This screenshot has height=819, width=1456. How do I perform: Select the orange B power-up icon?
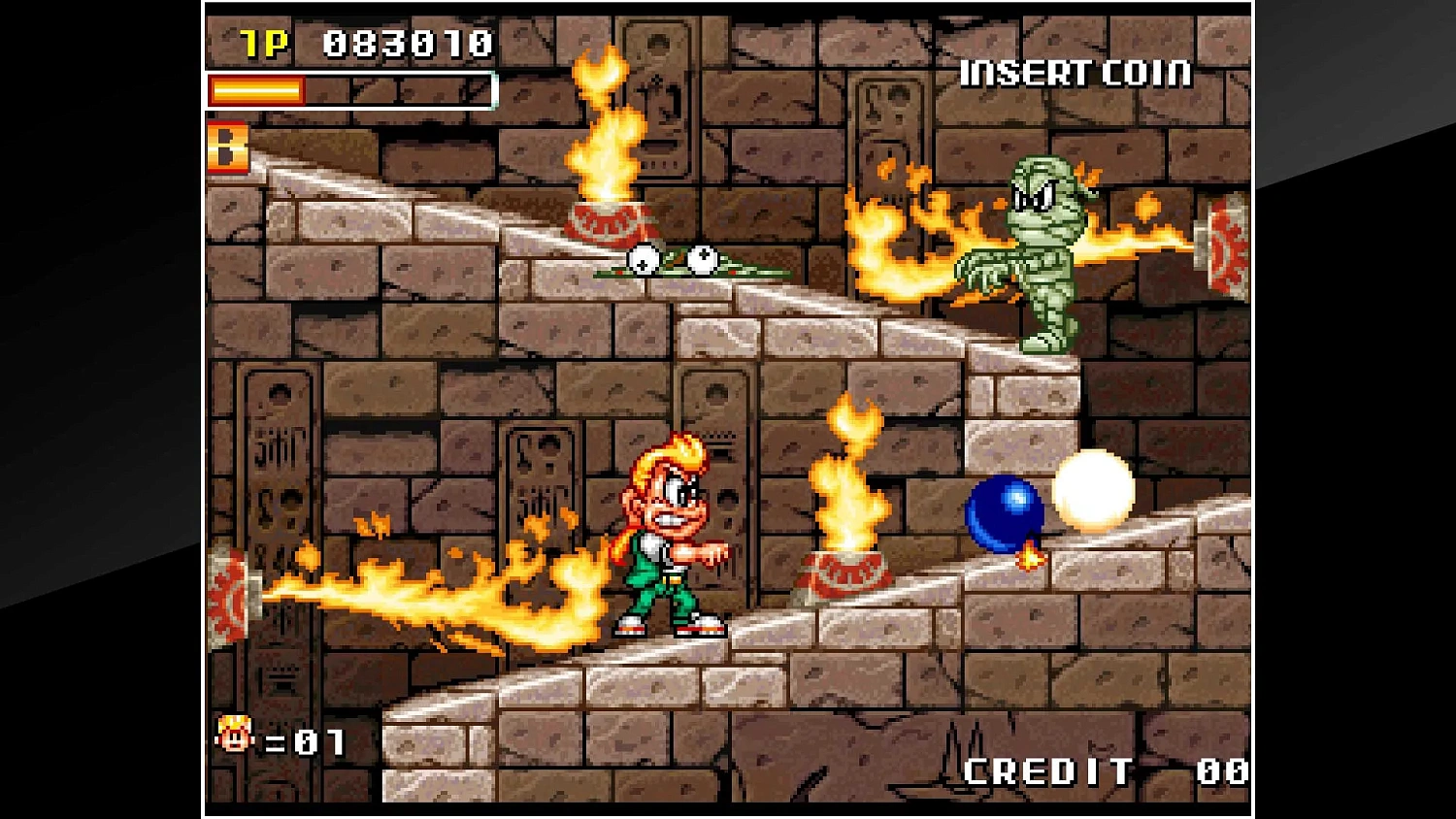[226, 149]
